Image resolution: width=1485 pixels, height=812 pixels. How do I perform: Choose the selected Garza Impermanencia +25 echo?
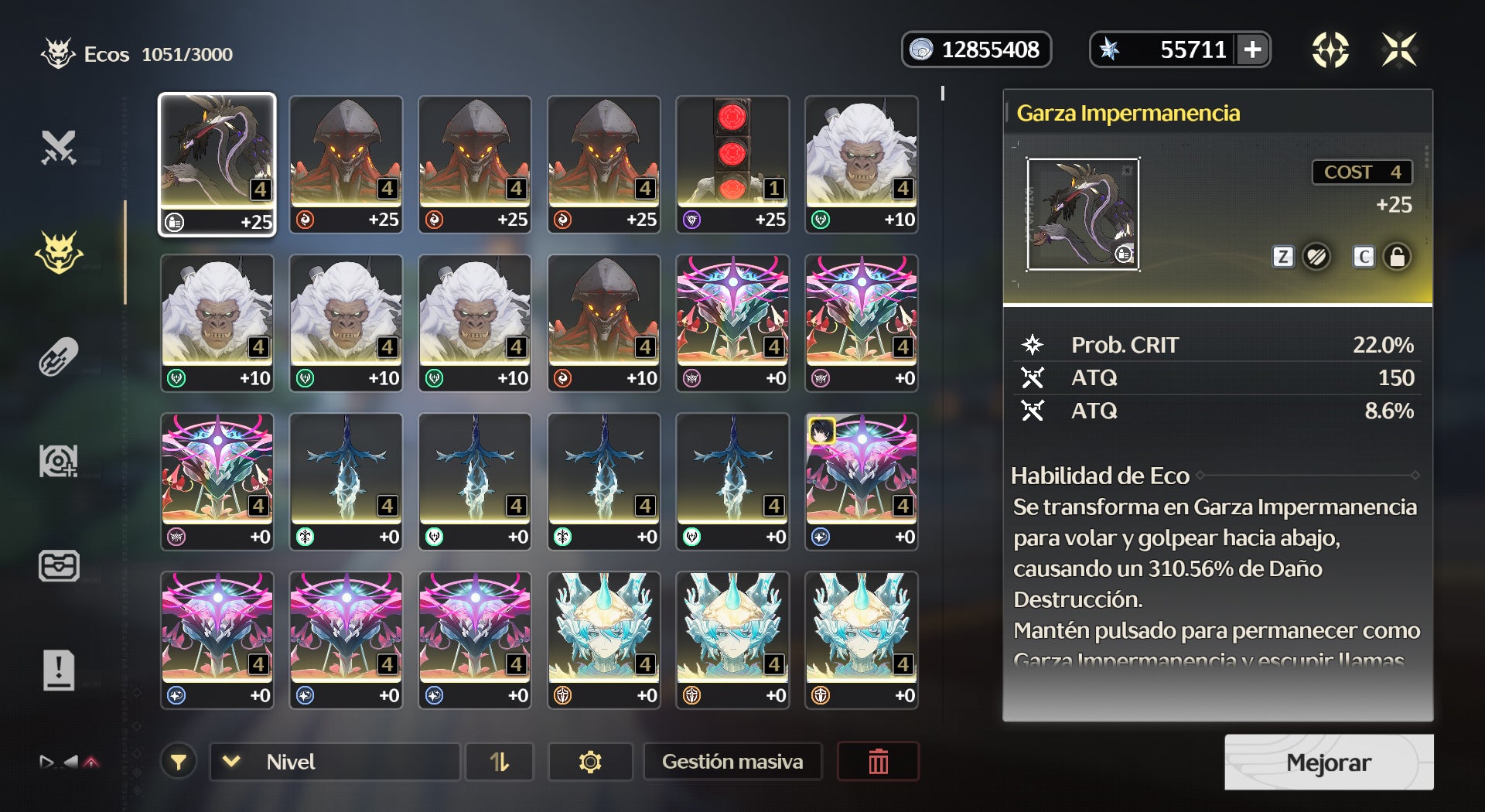tap(217, 163)
